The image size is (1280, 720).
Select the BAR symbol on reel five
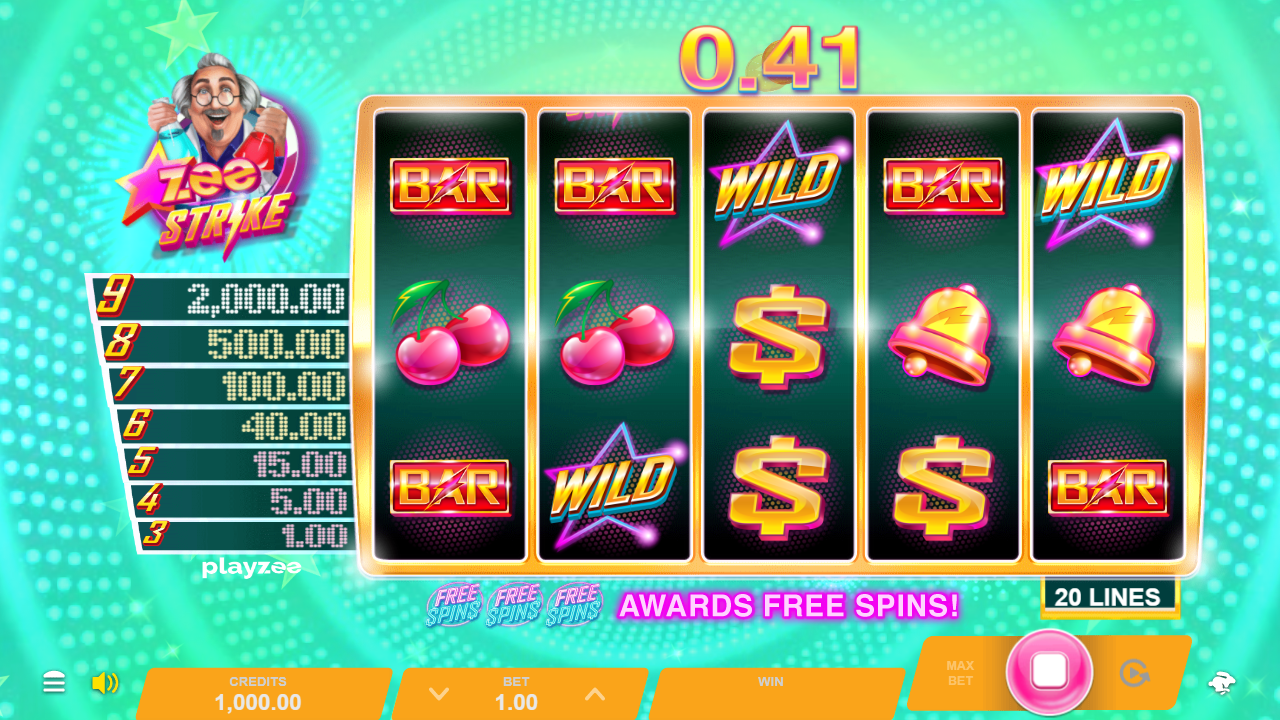[1104, 490]
